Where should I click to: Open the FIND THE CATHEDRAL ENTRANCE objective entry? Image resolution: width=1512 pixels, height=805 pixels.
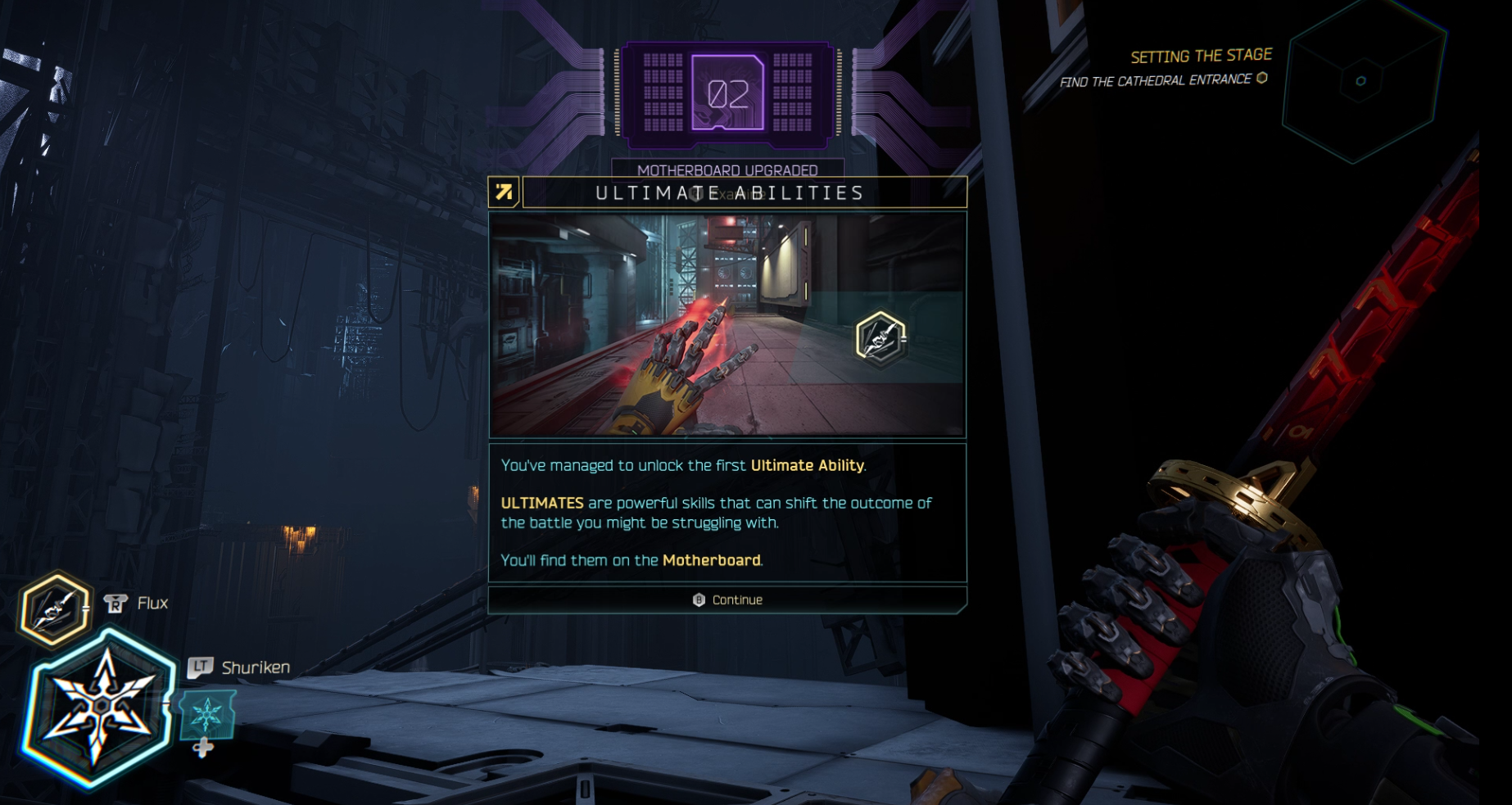(1157, 81)
